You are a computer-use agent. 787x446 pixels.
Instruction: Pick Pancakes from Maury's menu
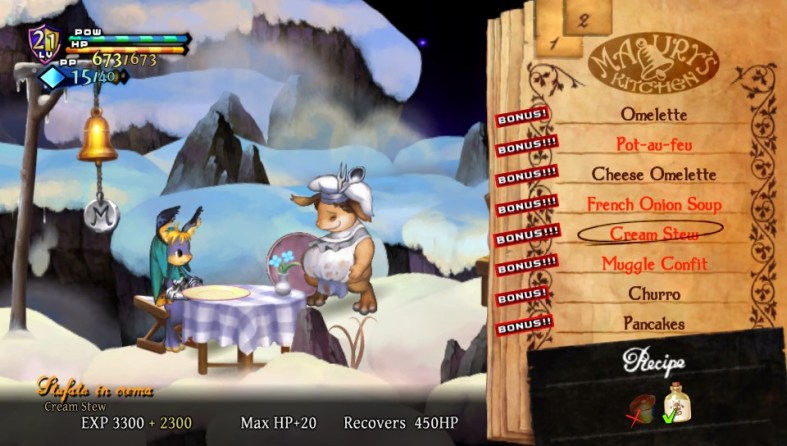point(654,324)
